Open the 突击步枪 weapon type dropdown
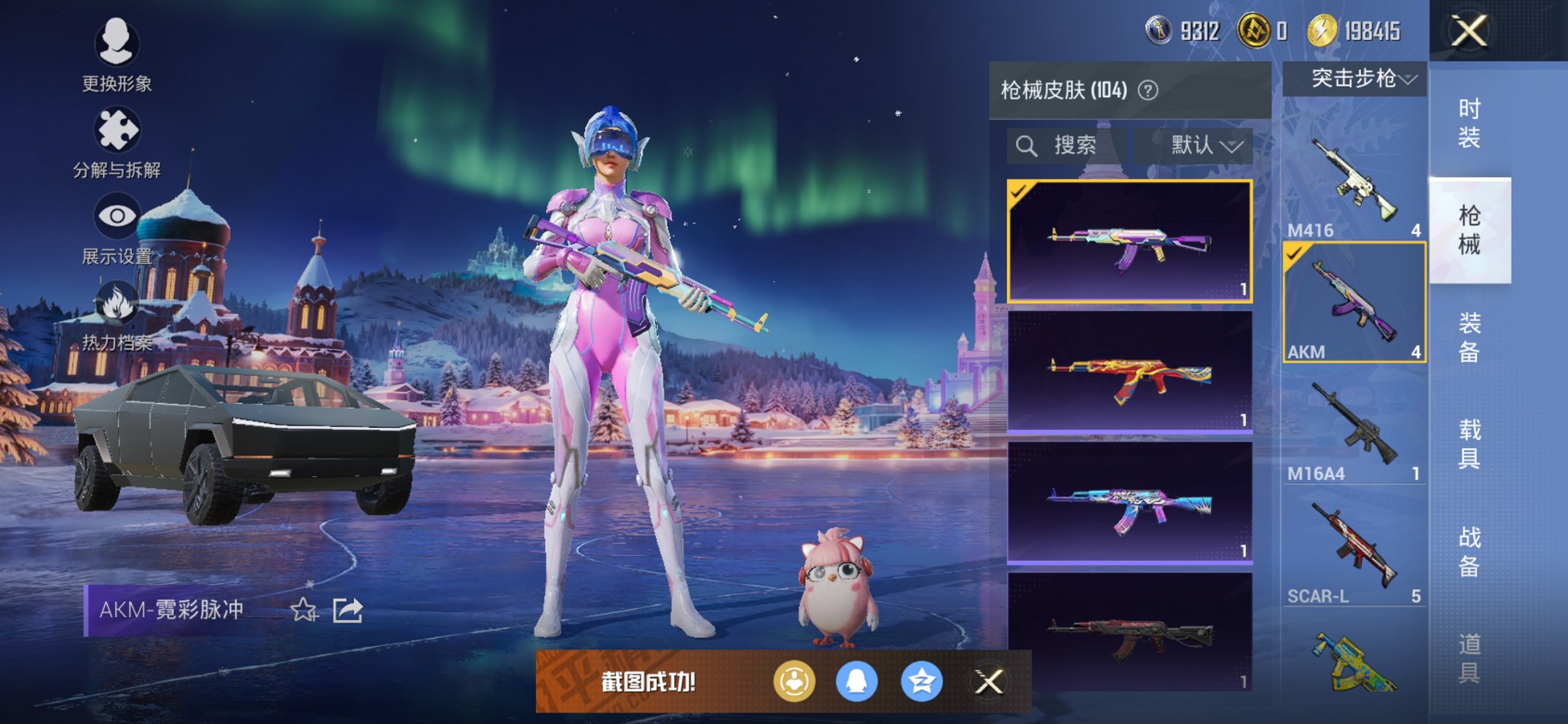The height and width of the screenshot is (724, 1568). pyautogui.click(x=1355, y=79)
